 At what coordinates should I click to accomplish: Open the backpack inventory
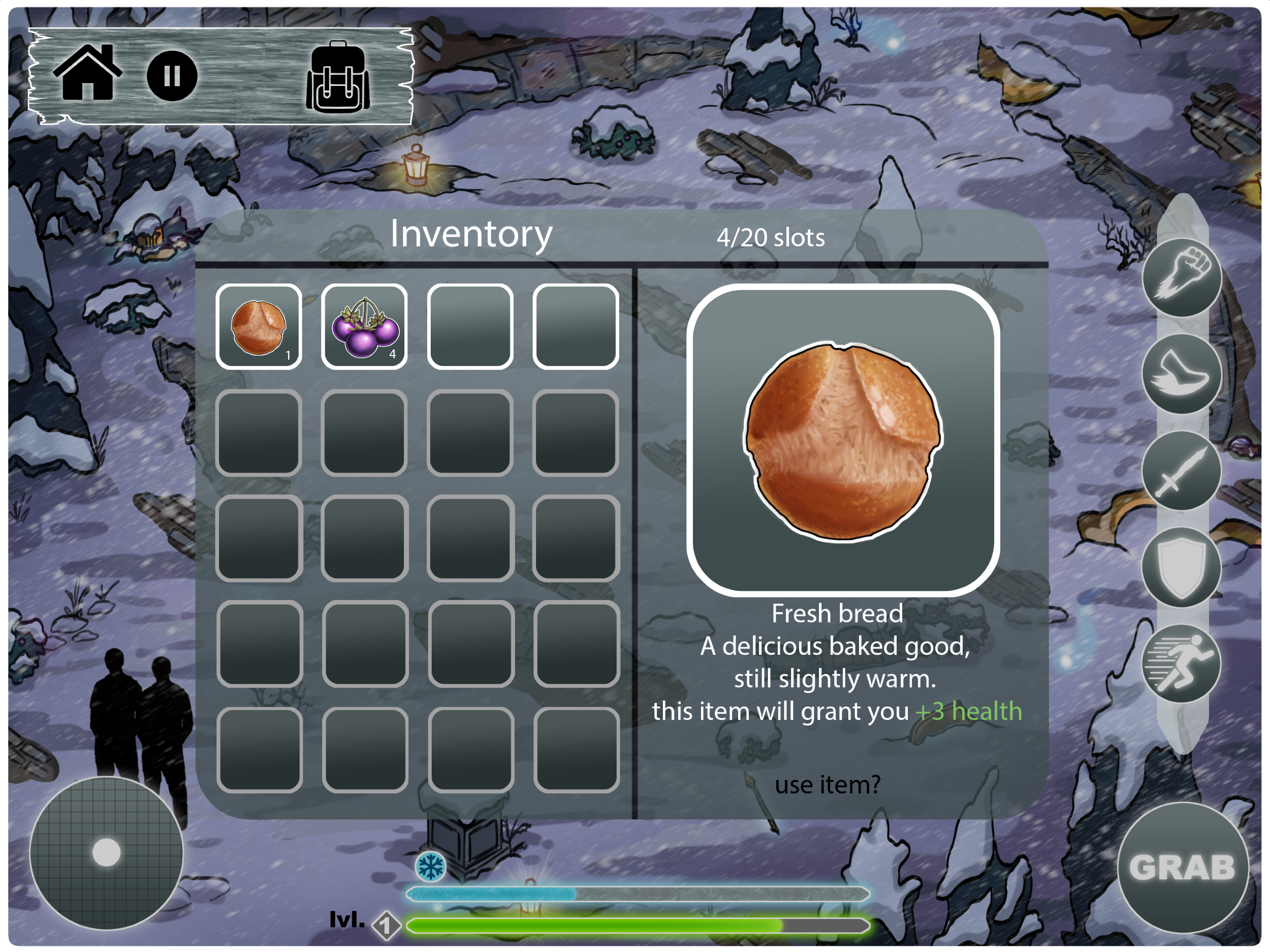pyautogui.click(x=338, y=78)
